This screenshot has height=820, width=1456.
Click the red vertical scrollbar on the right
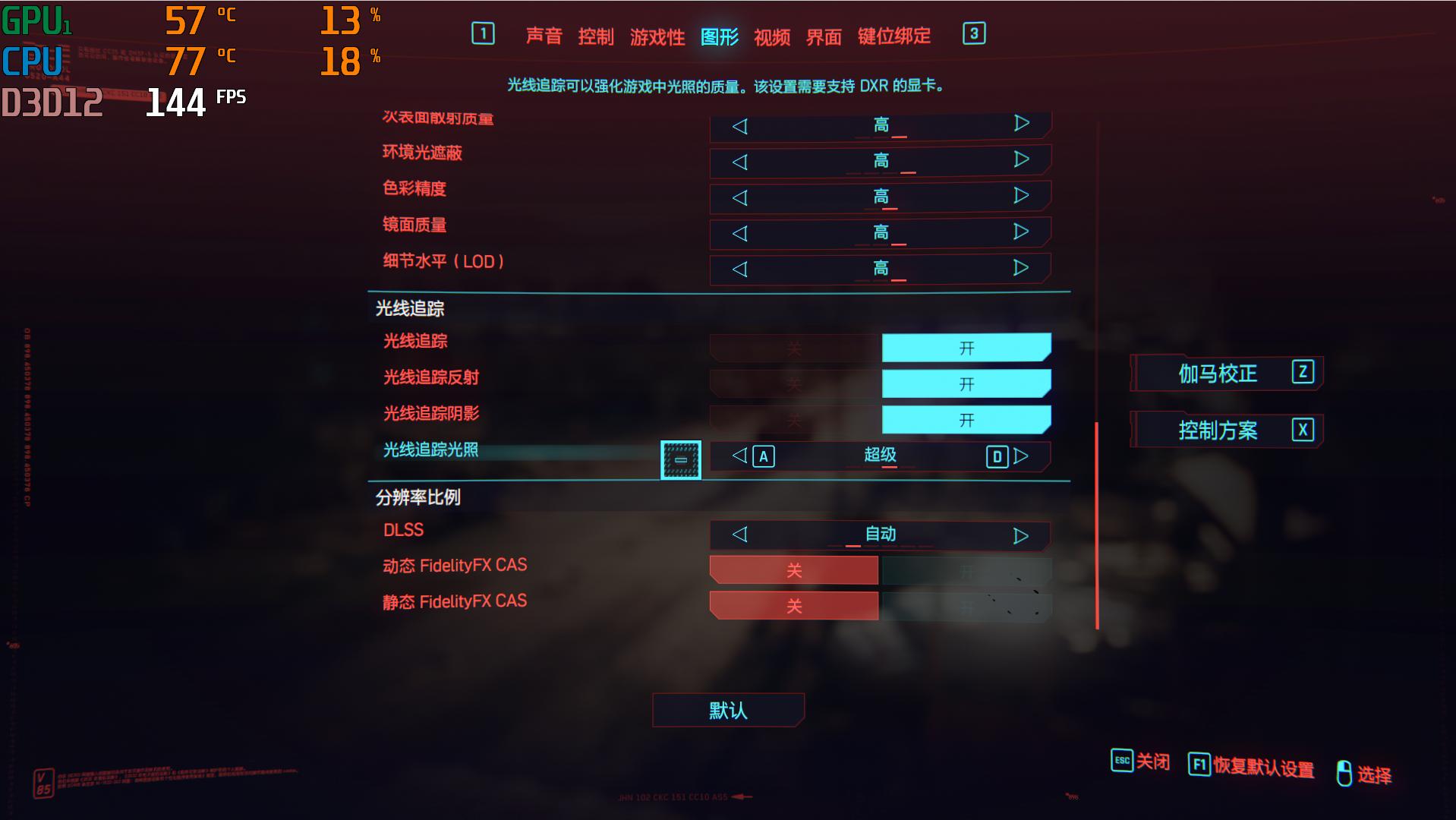coord(1096,524)
